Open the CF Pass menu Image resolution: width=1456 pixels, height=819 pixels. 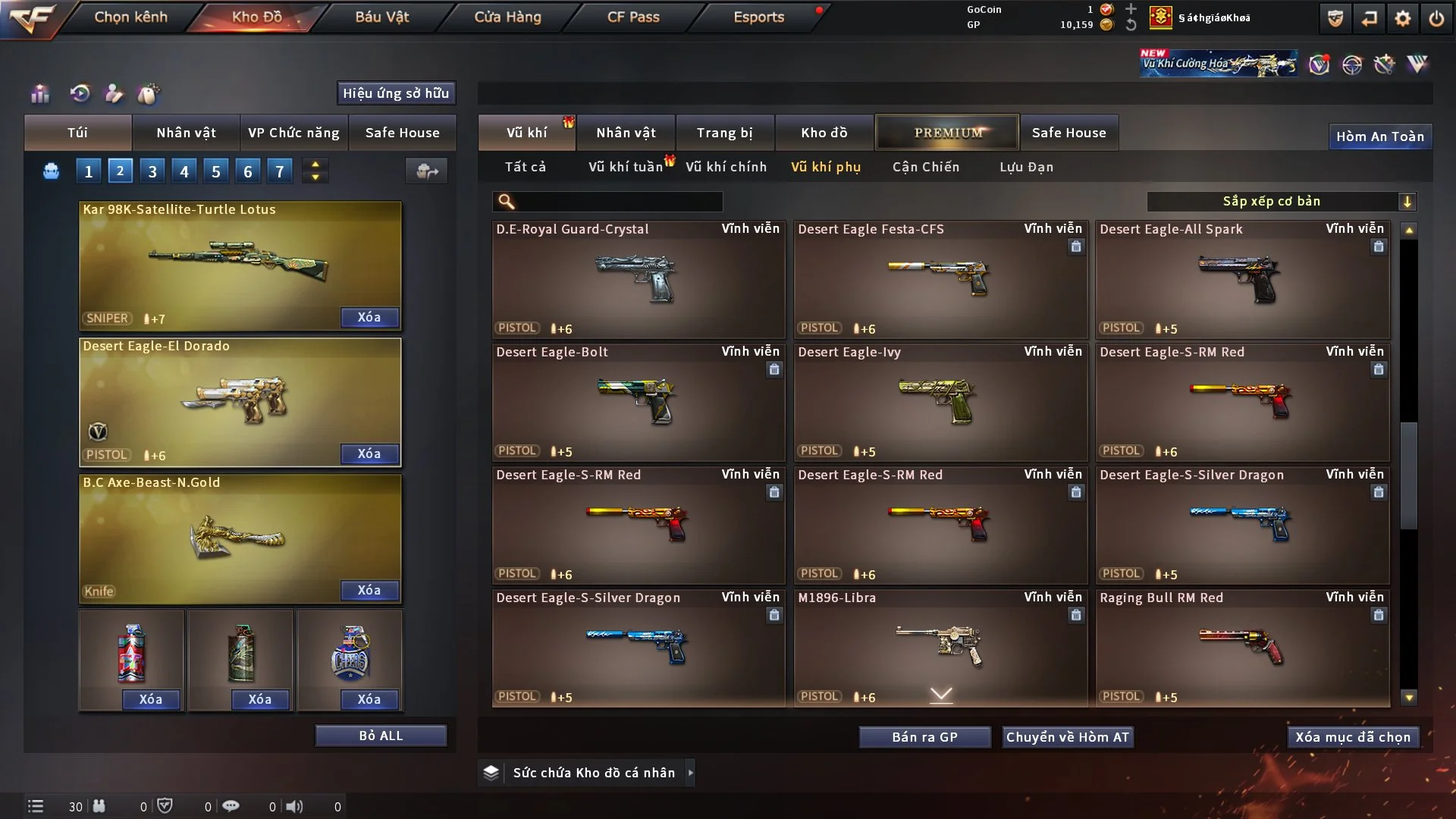click(633, 17)
